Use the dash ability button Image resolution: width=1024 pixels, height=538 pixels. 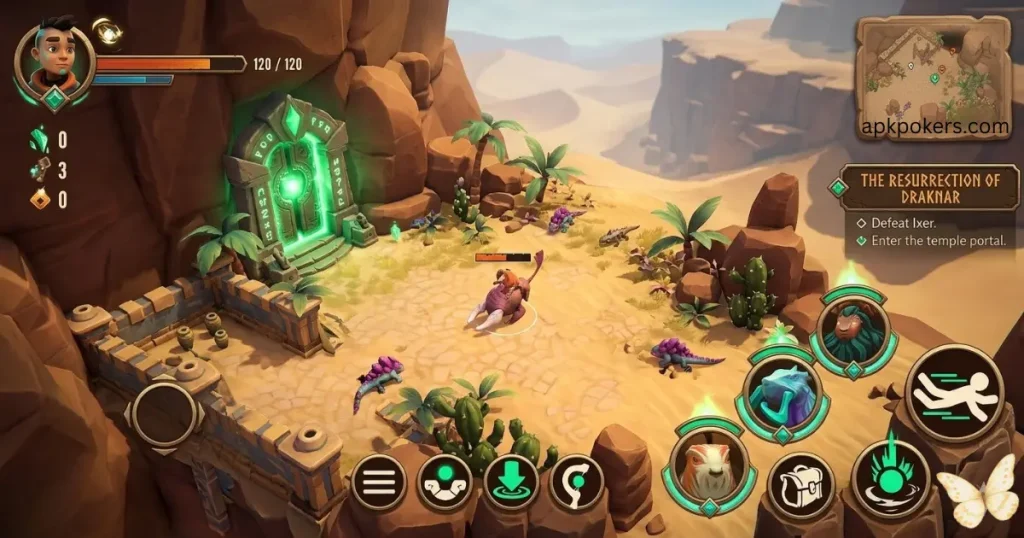[954, 393]
